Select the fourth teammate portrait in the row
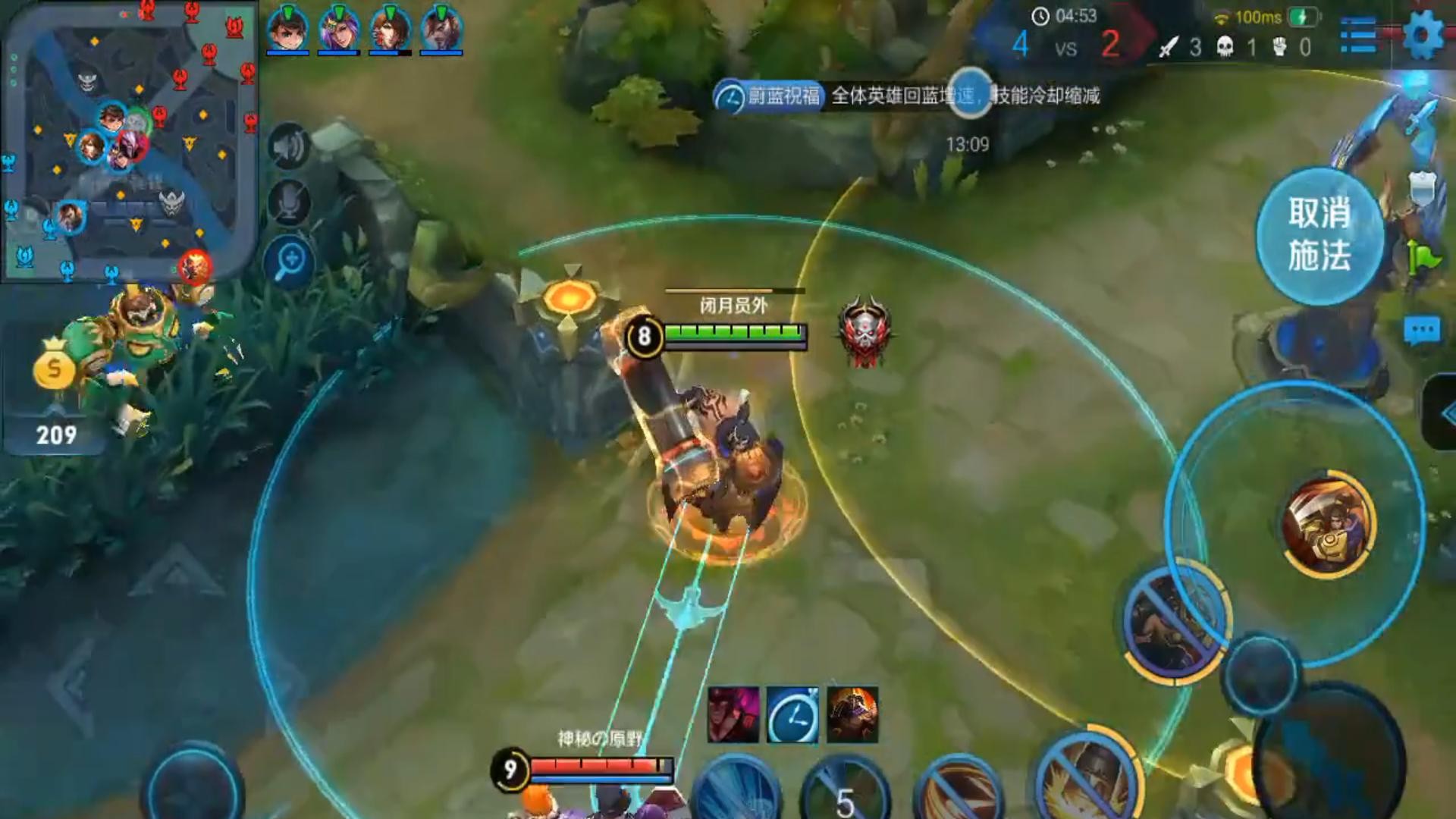This screenshot has height=819, width=1456. [441, 30]
